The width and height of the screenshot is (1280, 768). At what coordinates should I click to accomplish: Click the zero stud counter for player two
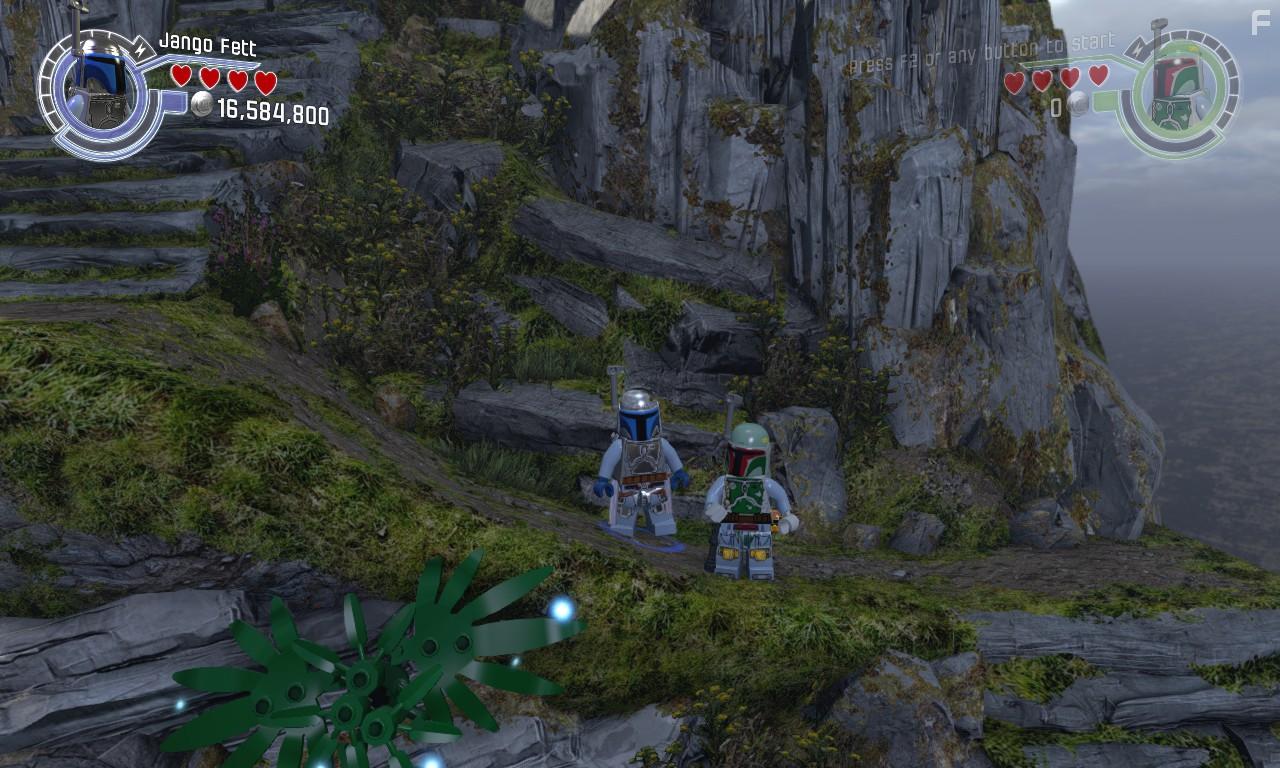[x=1057, y=105]
